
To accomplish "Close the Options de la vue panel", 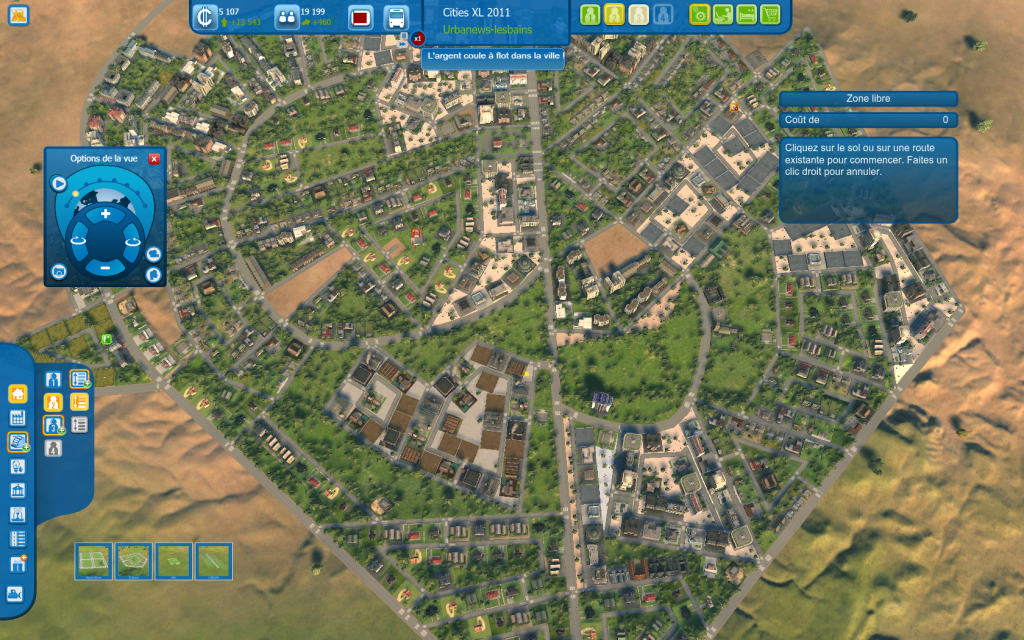I will [x=154, y=158].
